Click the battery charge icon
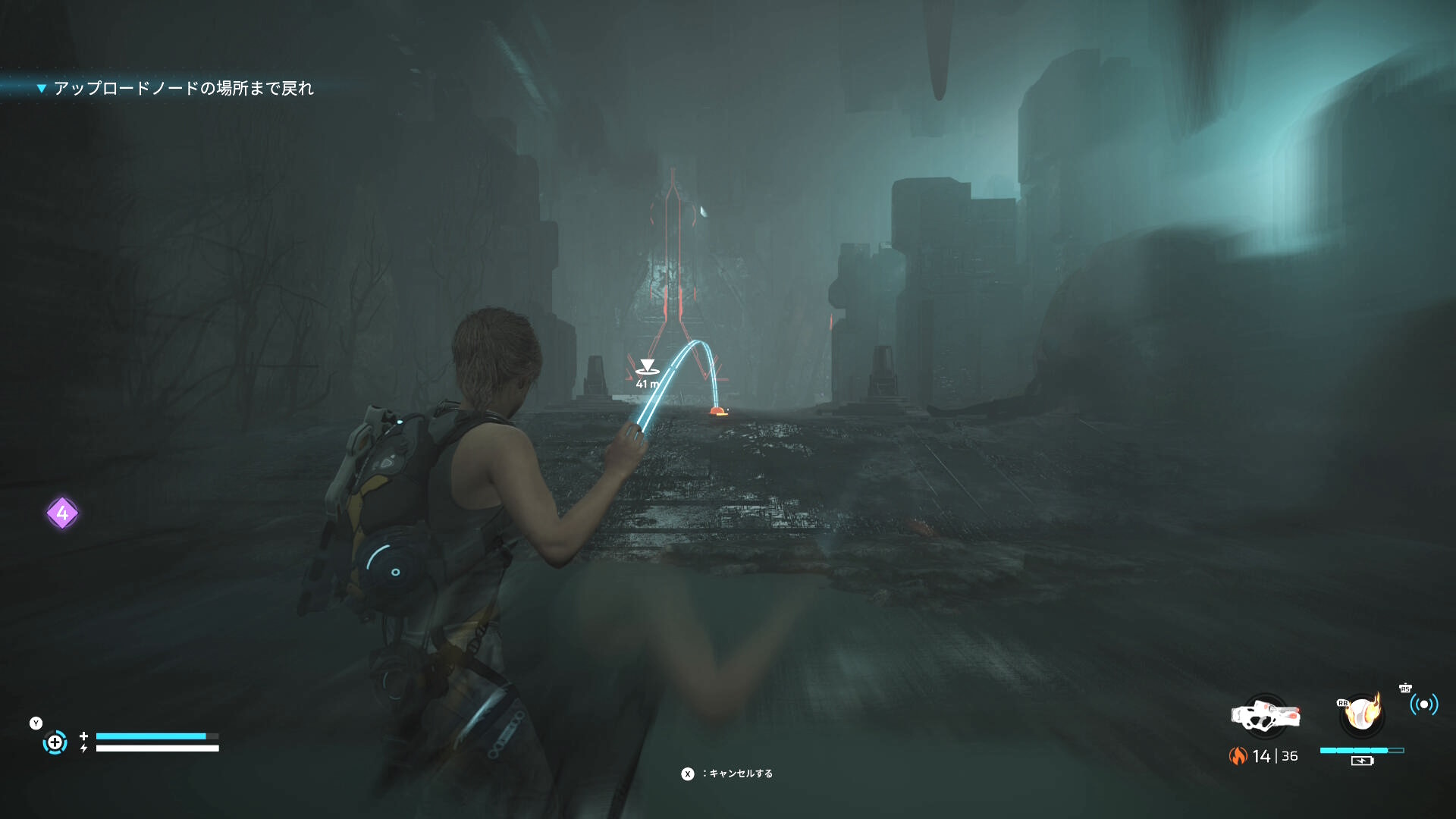The image size is (1456, 819). (x=1362, y=761)
